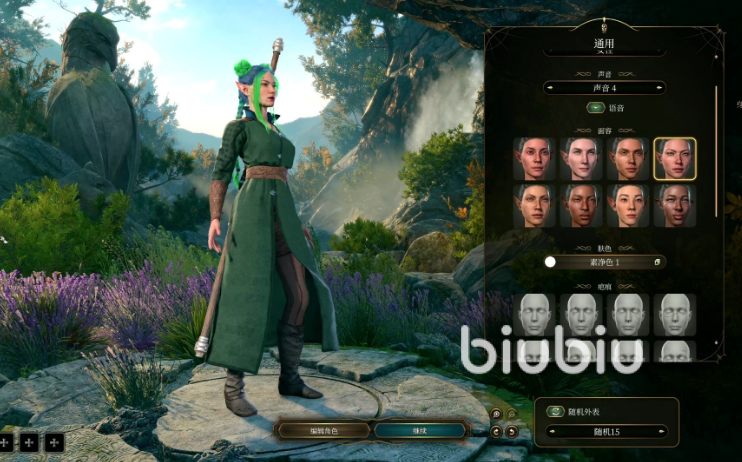Screen dimensions: 742x462
Task: Rotate character with the right rotate button
Action: point(512,431)
